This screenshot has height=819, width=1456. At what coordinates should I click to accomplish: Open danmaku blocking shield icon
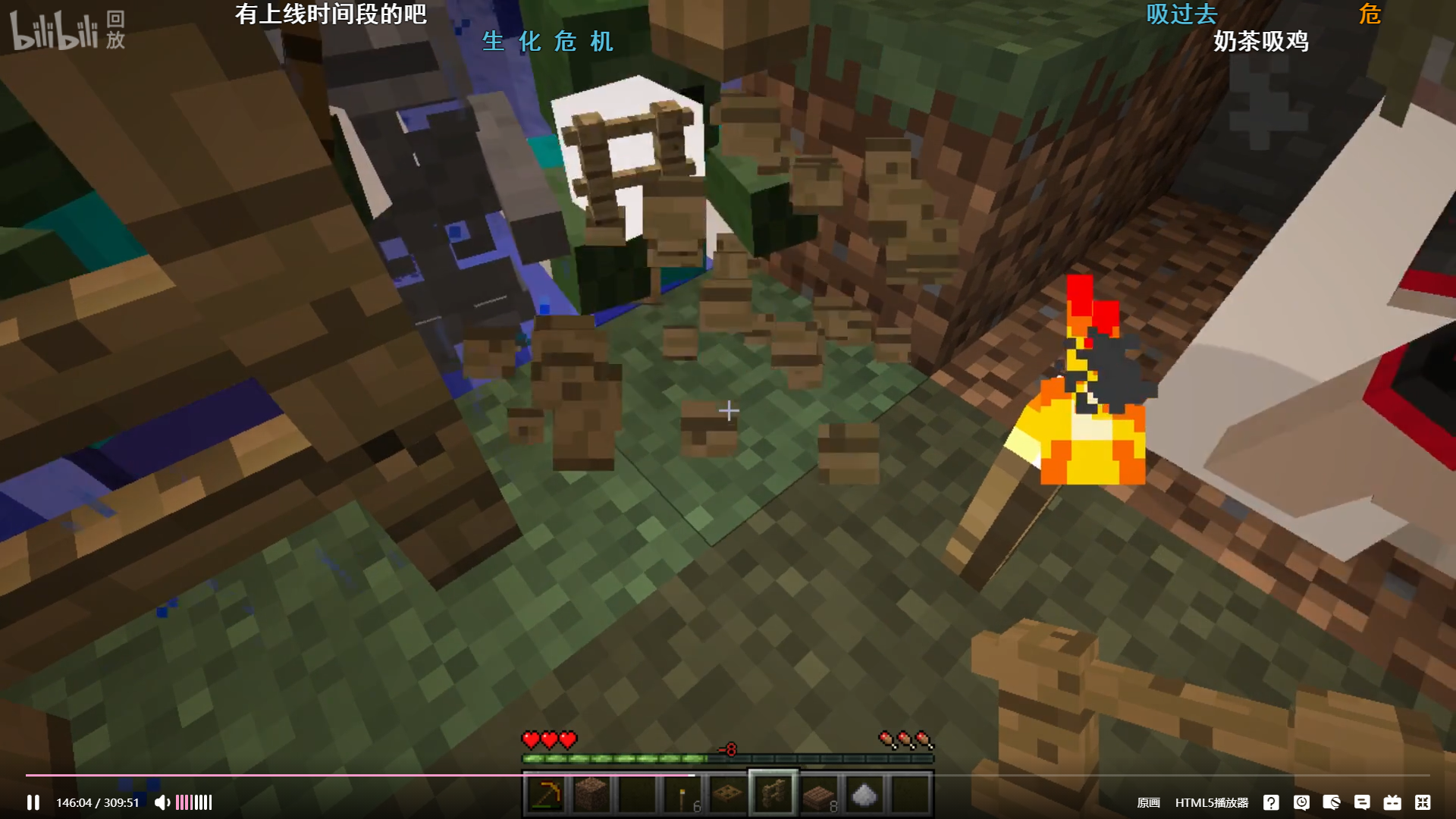(1332, 802)
